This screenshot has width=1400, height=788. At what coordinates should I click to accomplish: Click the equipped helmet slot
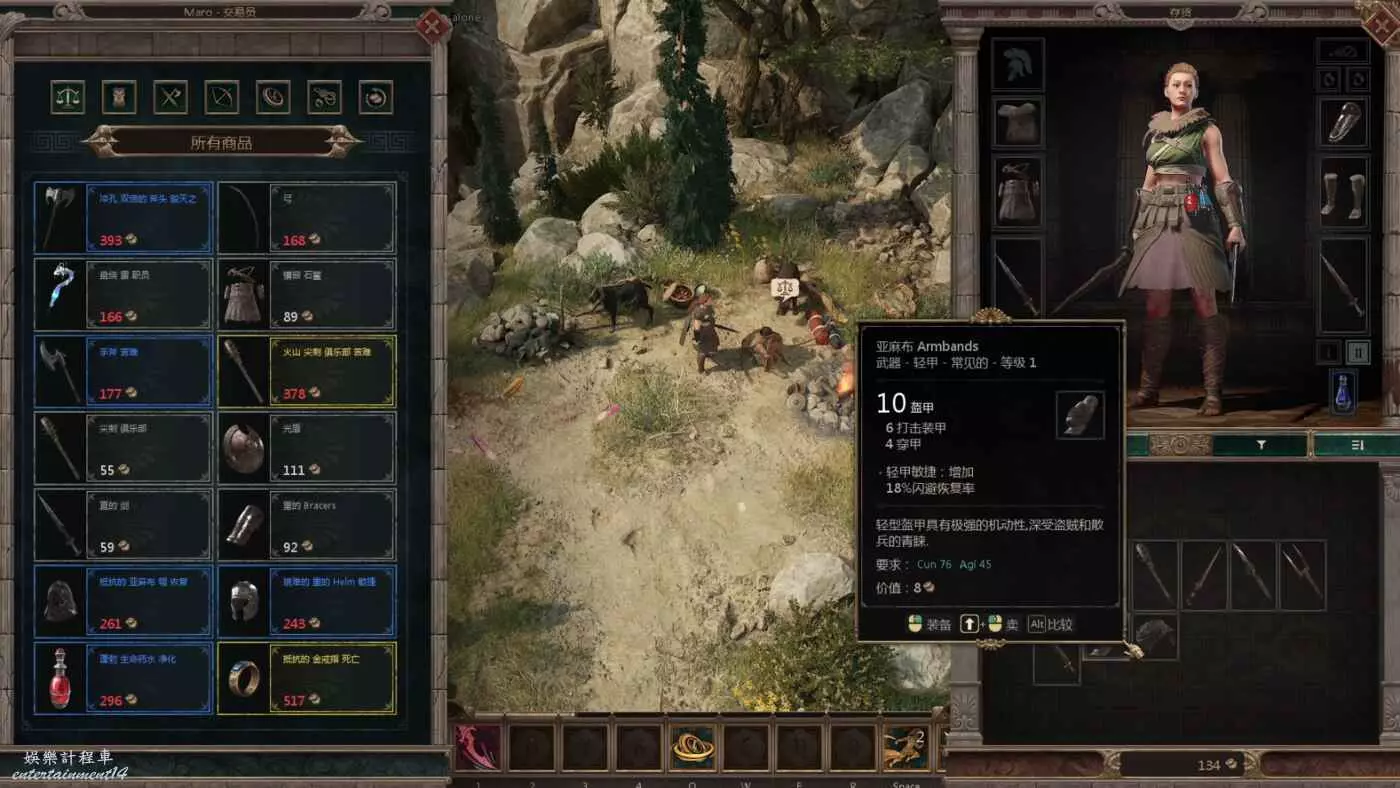[1018, 64]
